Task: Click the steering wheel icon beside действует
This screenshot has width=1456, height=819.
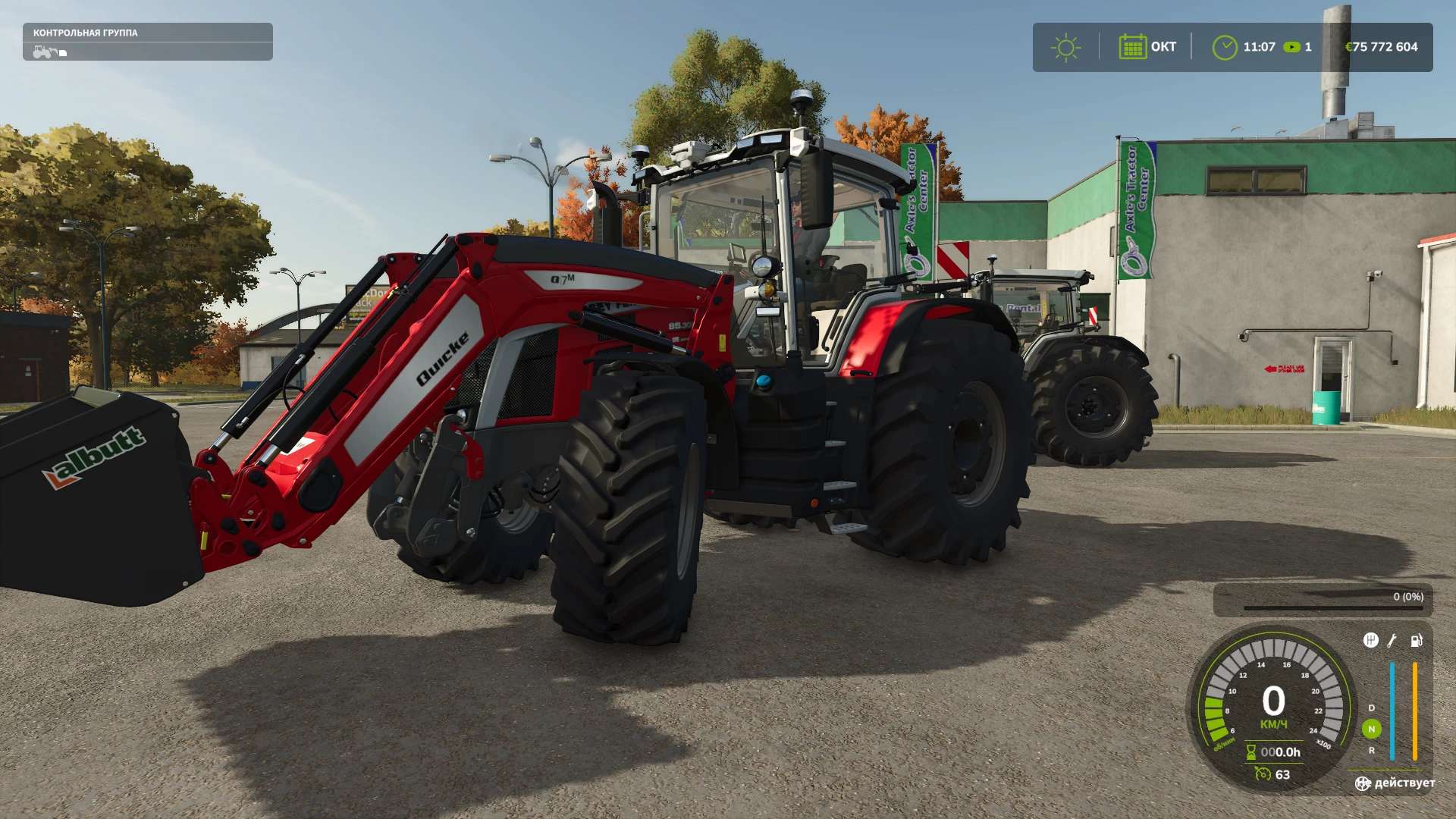Action: [x=1363, y=783]
